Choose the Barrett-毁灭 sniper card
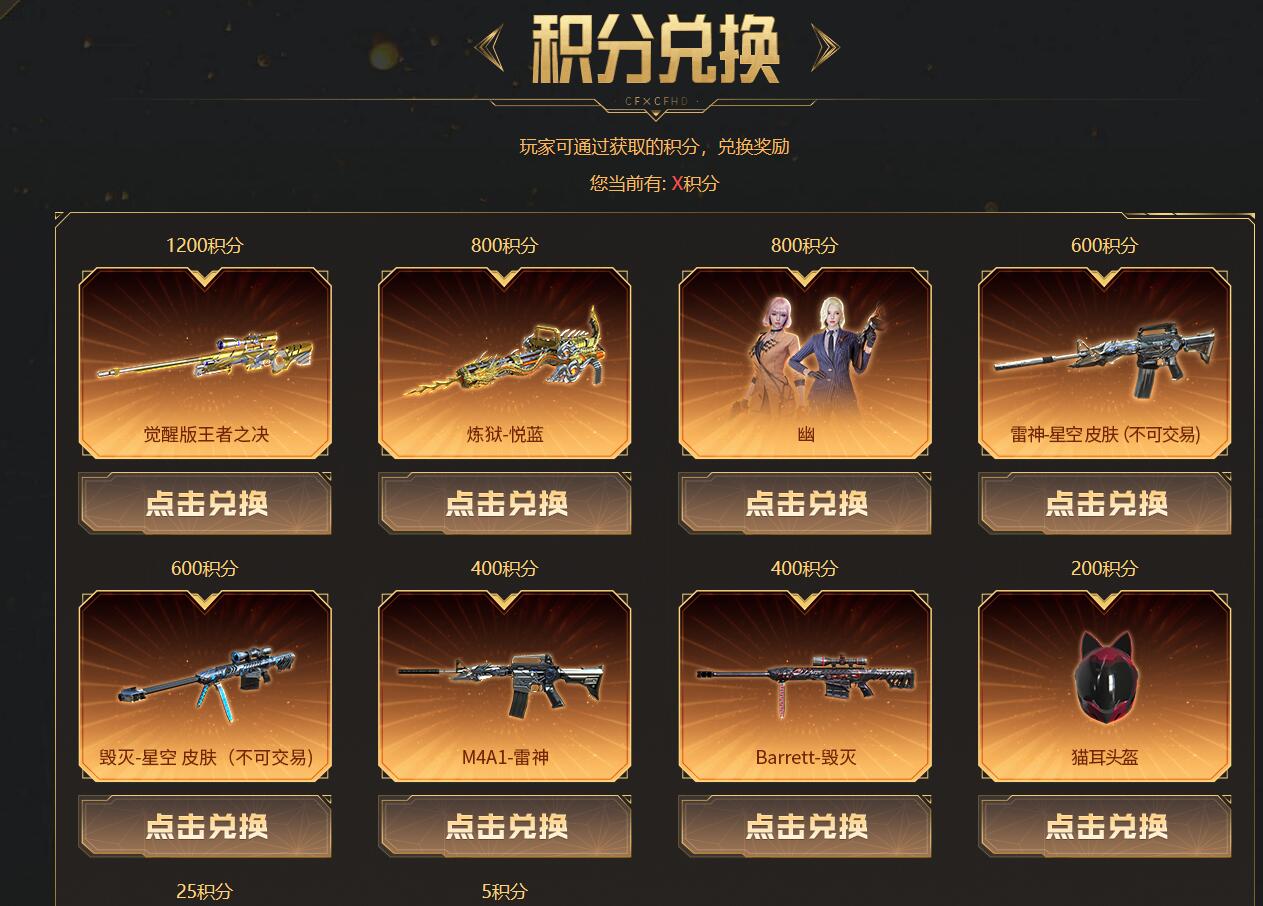 [x=805, y=685]
